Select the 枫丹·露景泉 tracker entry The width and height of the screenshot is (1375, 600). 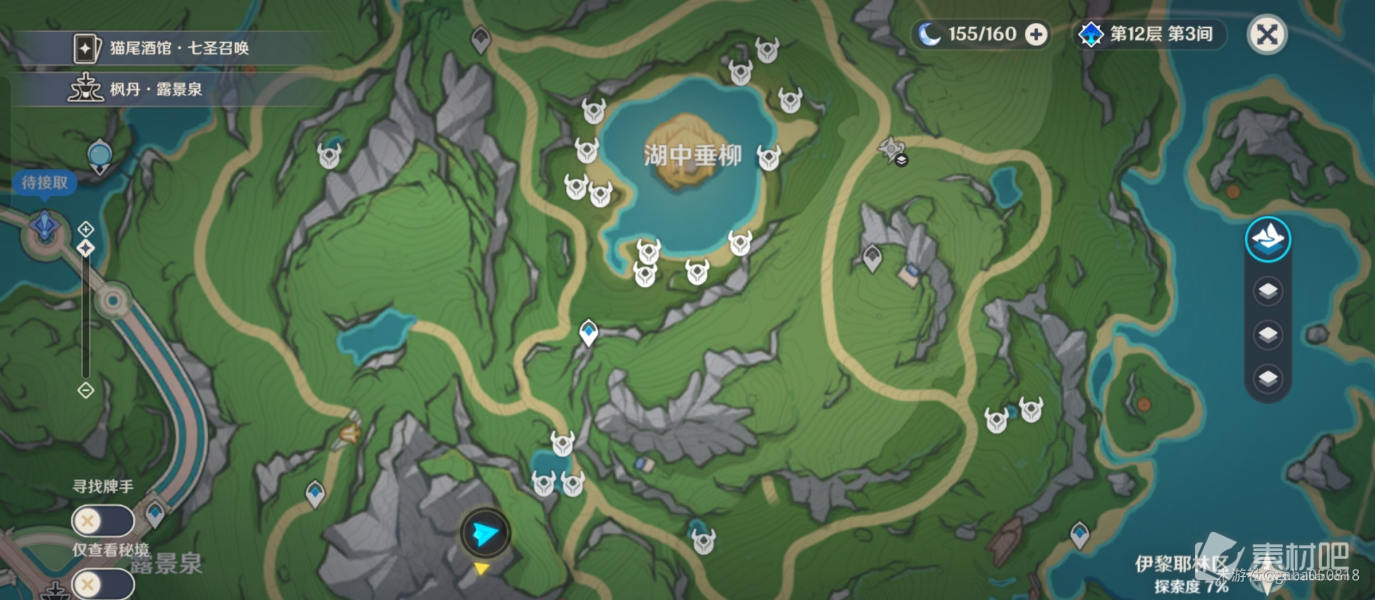click(140, 90)
